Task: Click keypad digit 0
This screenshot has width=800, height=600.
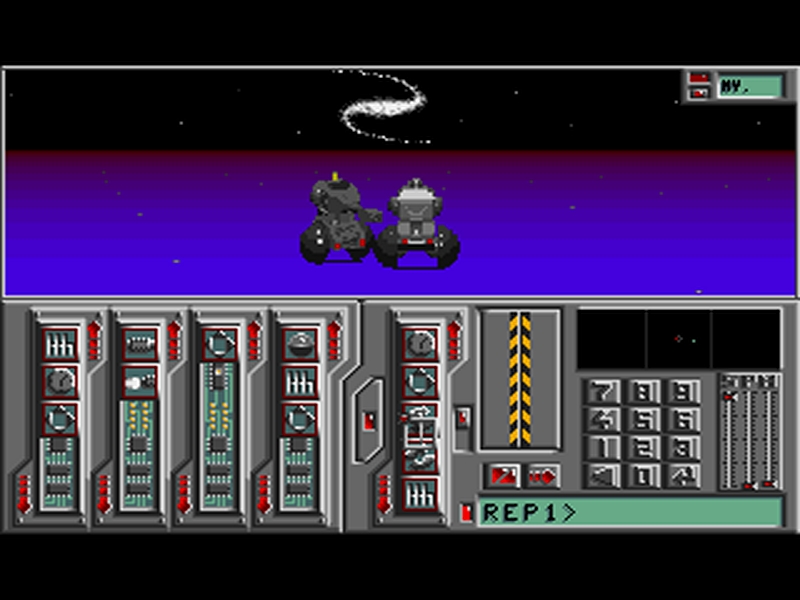Action: 643,476
